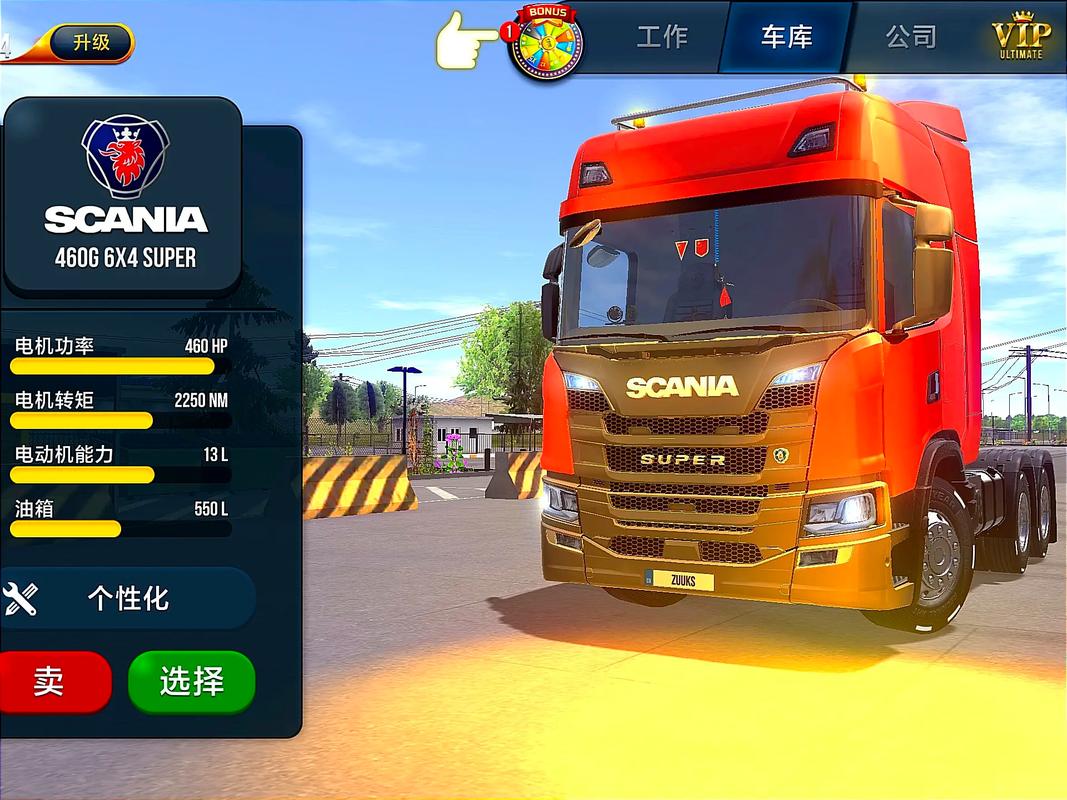1067x800 pixels.
Task: Select the 车库 garage tab
Action: coord(786,37)
